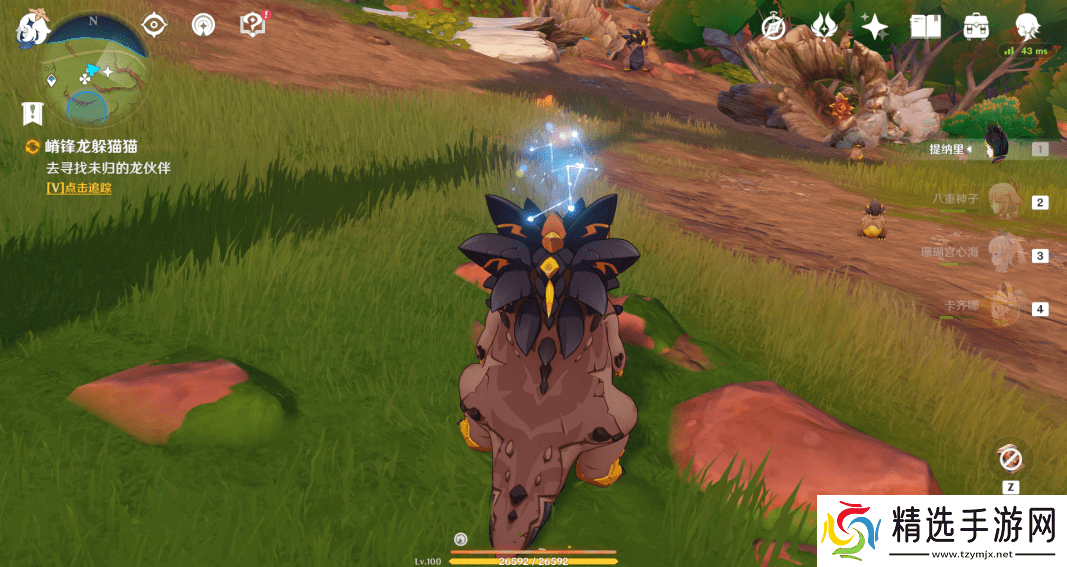Open the flame-shaped events icon
Screen dimensions: 1067x567
tap(824, 26)
